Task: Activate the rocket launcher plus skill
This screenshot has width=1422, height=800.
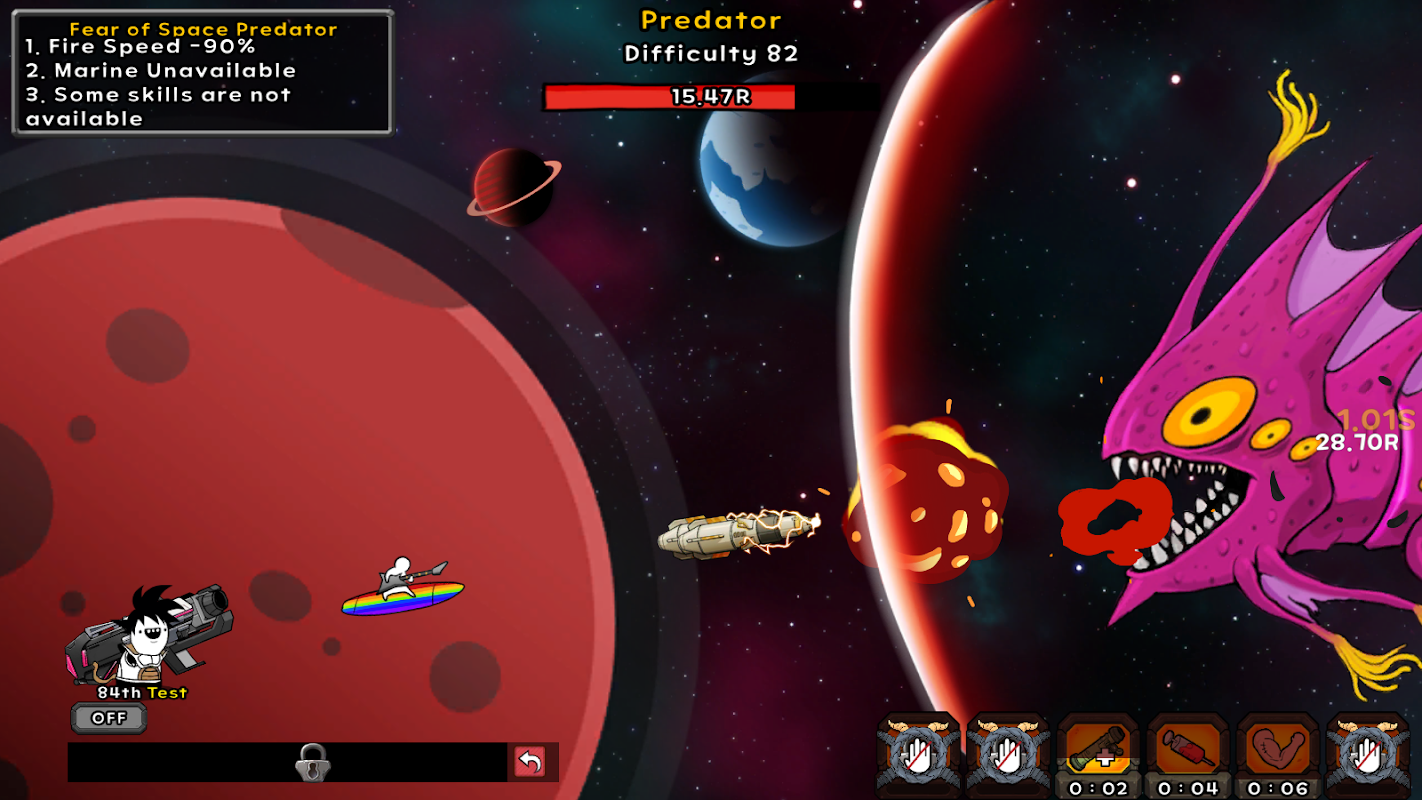Action: (x=1098, y=748)
